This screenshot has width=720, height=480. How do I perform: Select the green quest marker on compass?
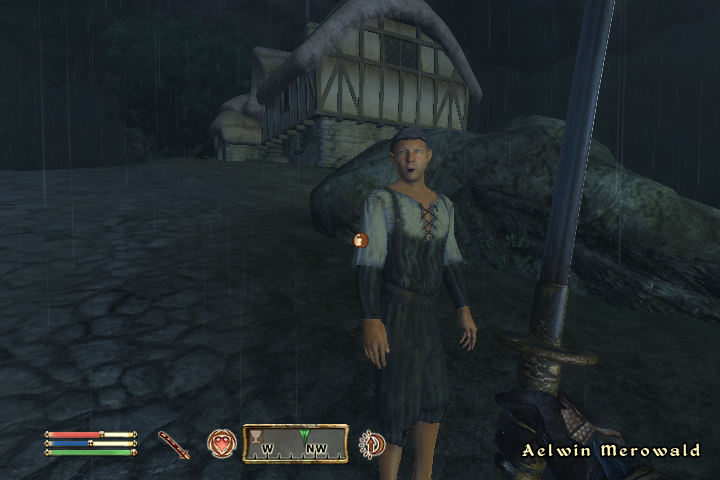pos(305,435)
